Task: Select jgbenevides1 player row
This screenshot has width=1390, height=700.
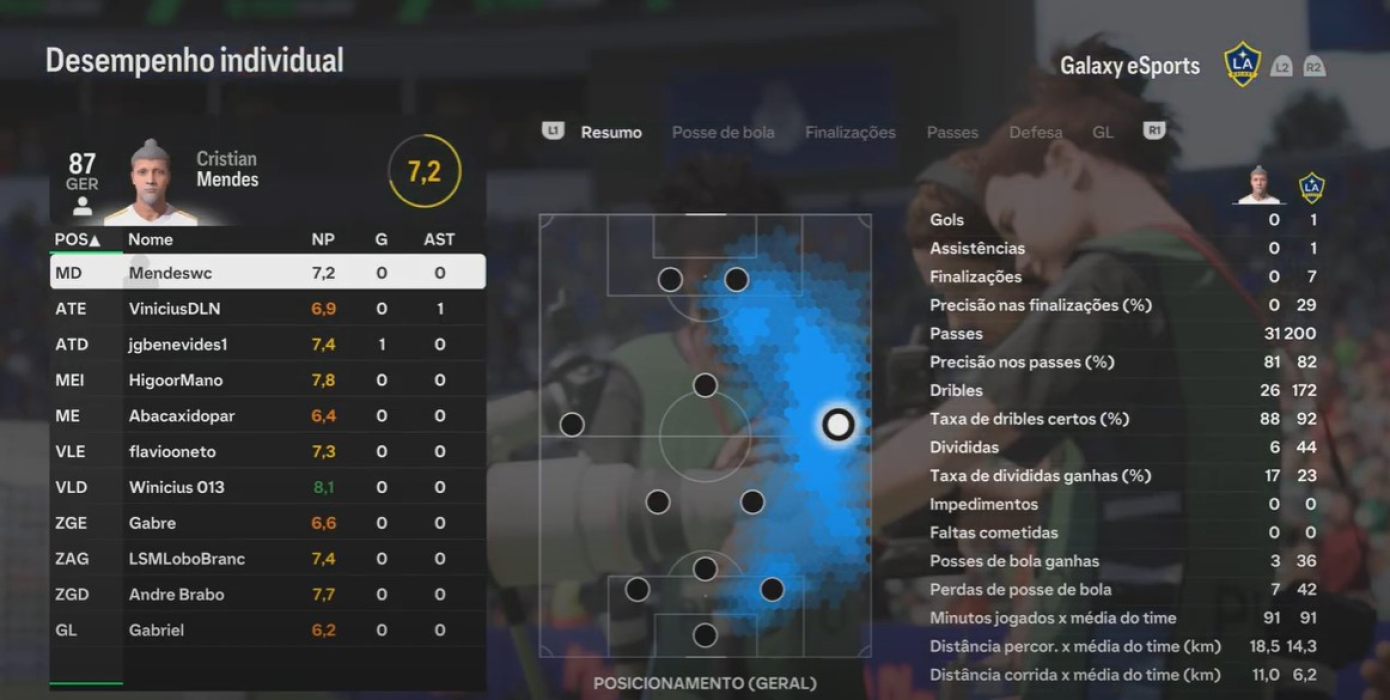Action: (x=267, y=344)
